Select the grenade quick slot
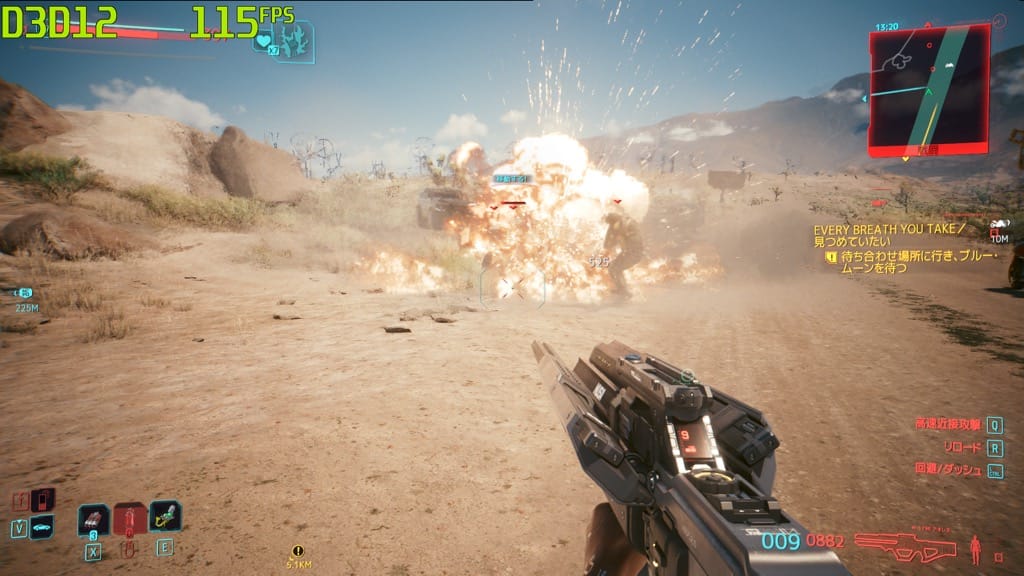Viewport: 1024px width, 576px height. [x=93, y=519]
